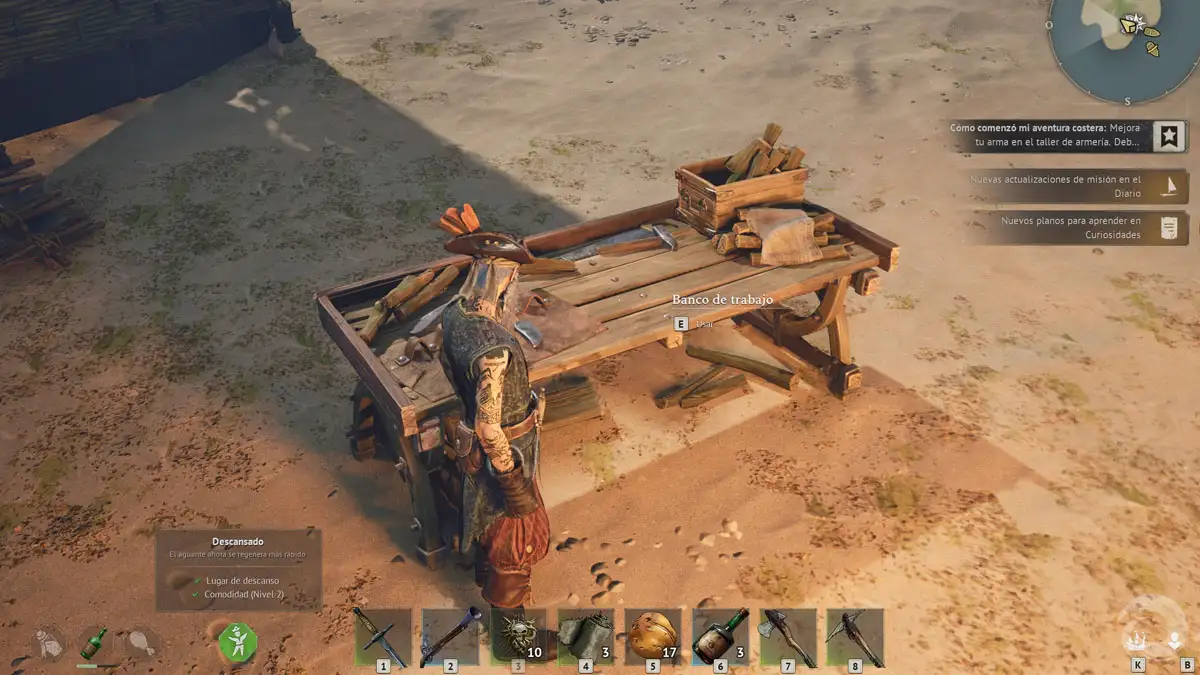Image resolution: width=1200 pixels, height=675 pixels.
Task: Equip the pickaxe in hotbar slot 8
Action: coord(855,636)
